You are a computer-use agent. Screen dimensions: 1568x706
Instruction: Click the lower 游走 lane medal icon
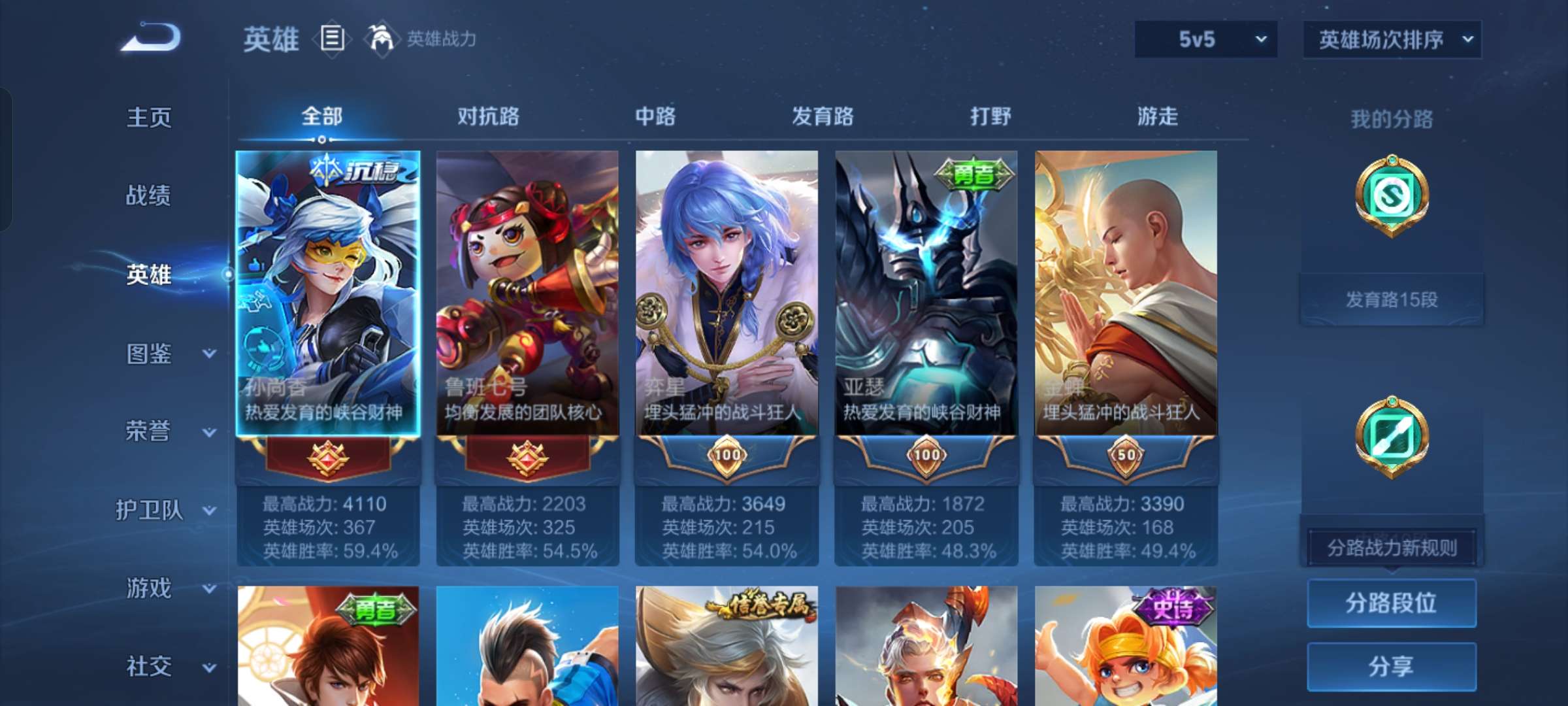point(1392,438)
